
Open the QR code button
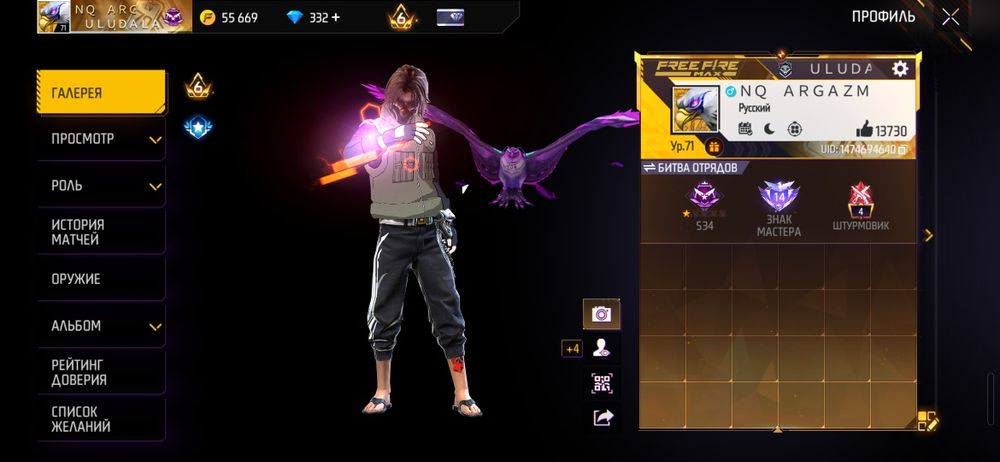(602, 383)
